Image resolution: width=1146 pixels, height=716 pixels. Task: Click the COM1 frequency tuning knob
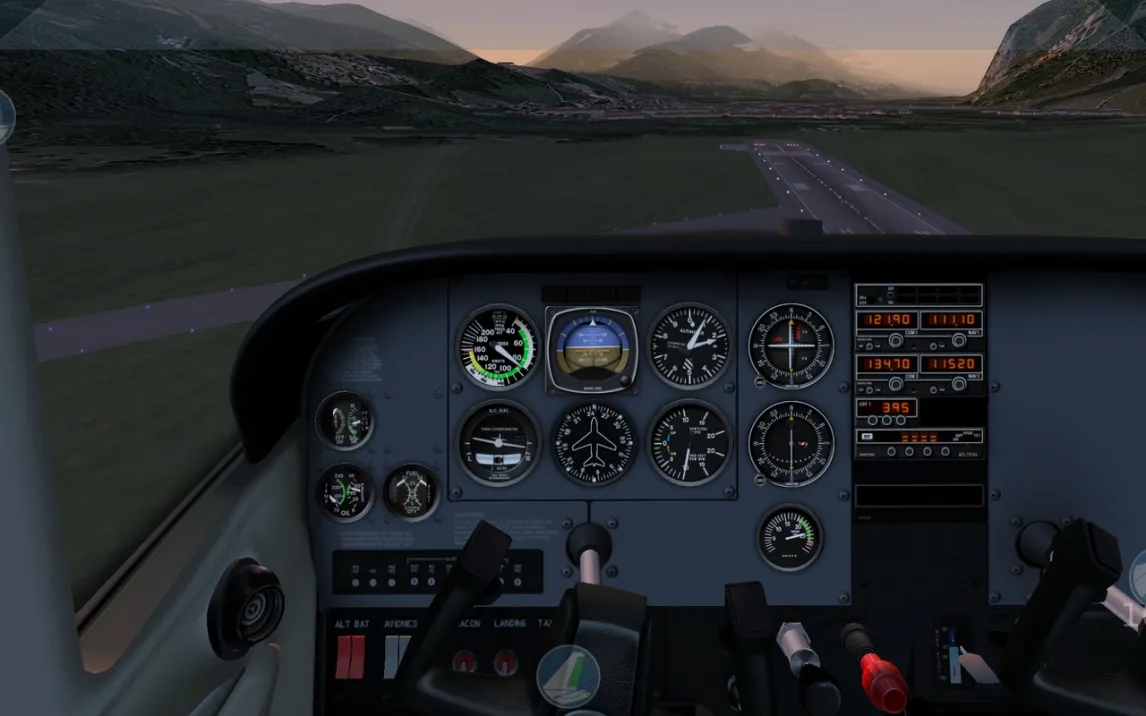[895, 341]
